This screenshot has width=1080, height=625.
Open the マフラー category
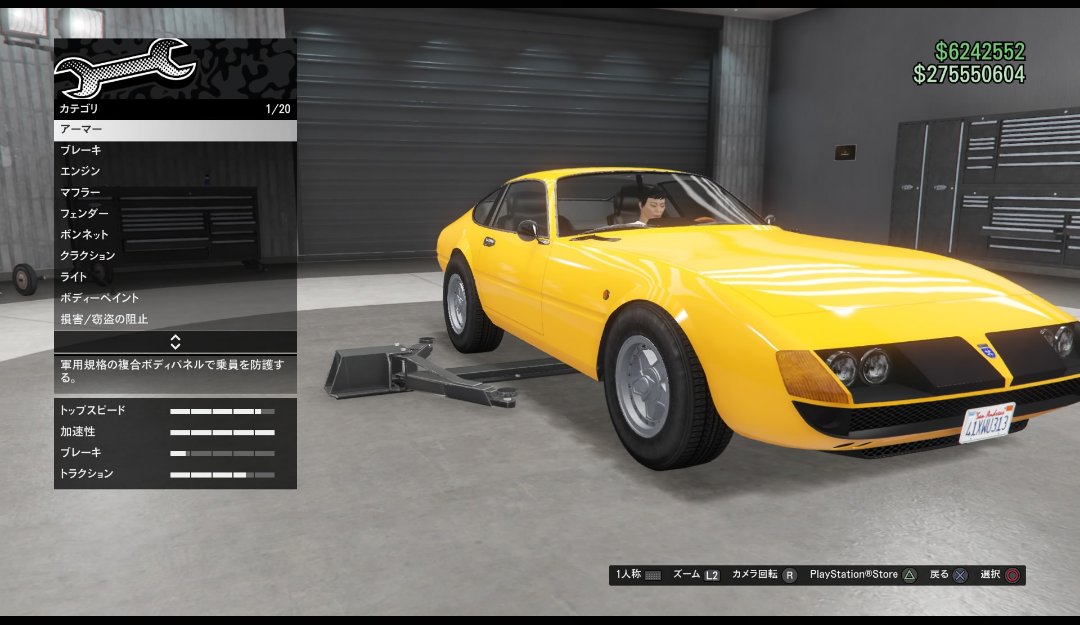point(175,192)
